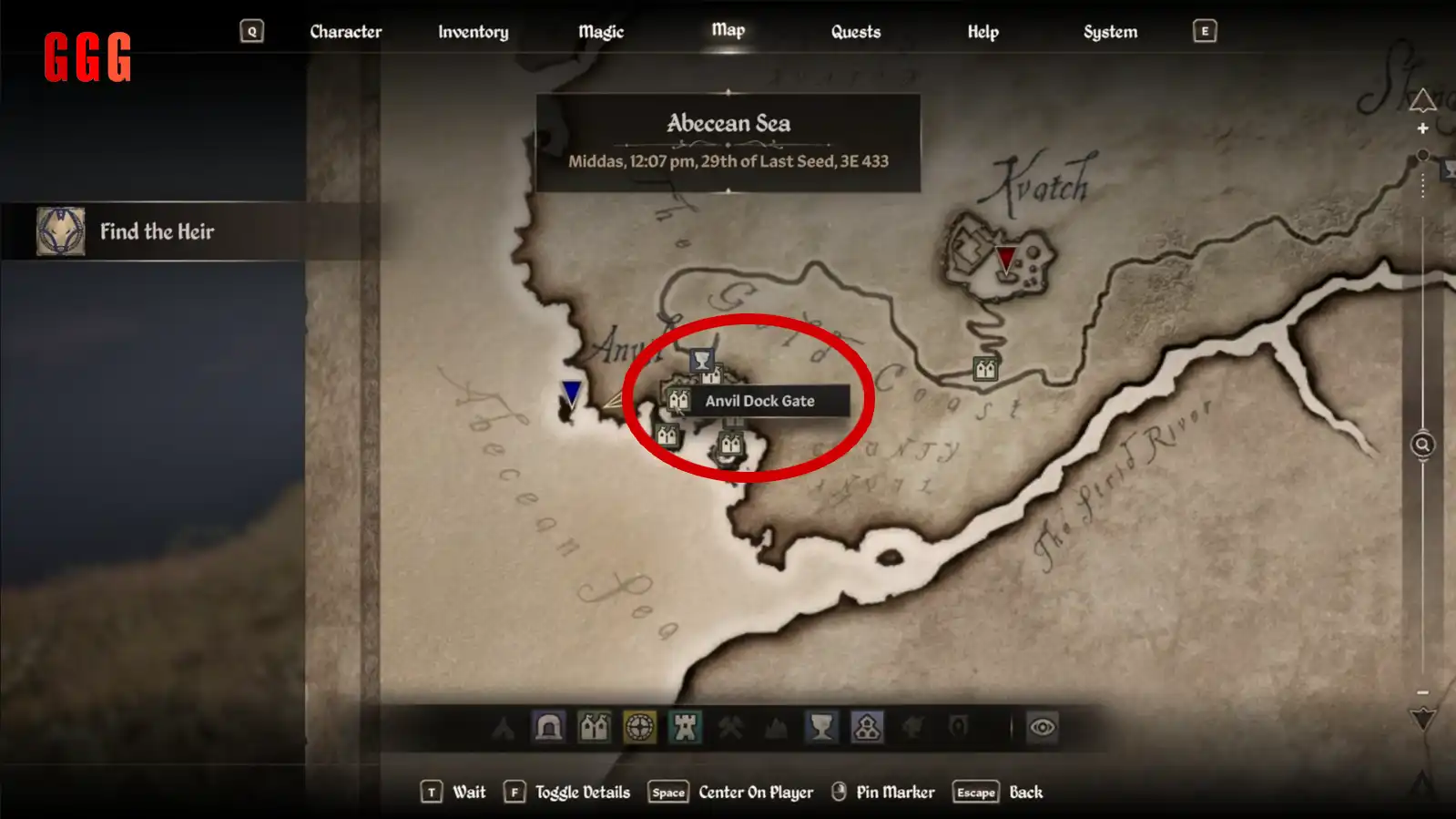Click the blue triangle quest marker

coord(571,393)
